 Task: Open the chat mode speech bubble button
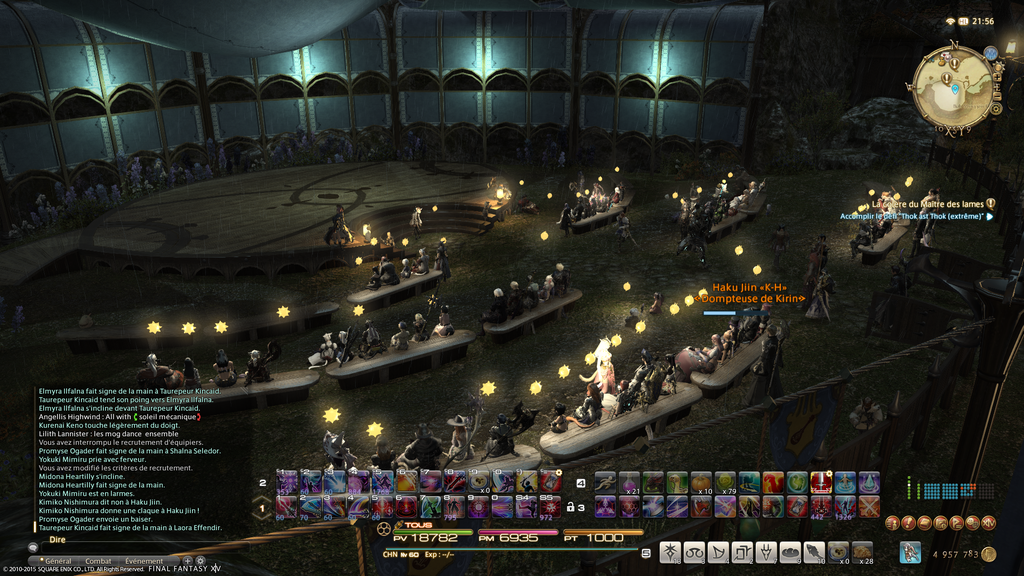click(x=33, y=548)
